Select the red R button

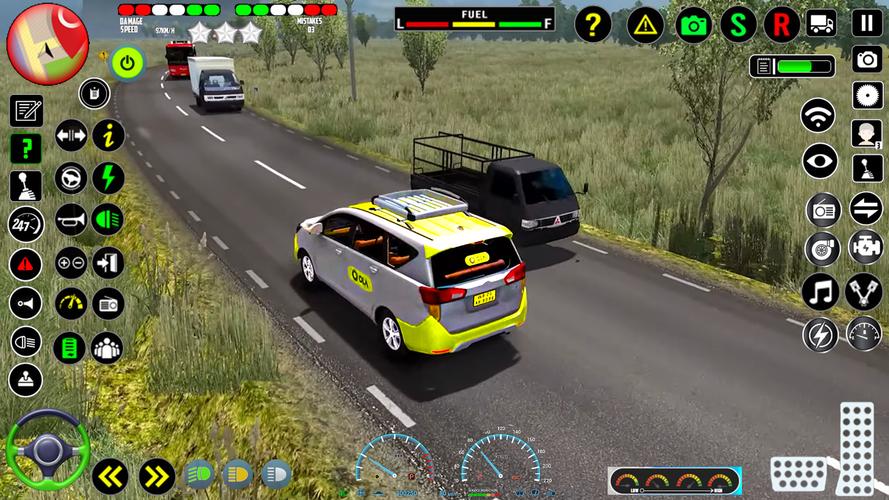click(782, 24)
